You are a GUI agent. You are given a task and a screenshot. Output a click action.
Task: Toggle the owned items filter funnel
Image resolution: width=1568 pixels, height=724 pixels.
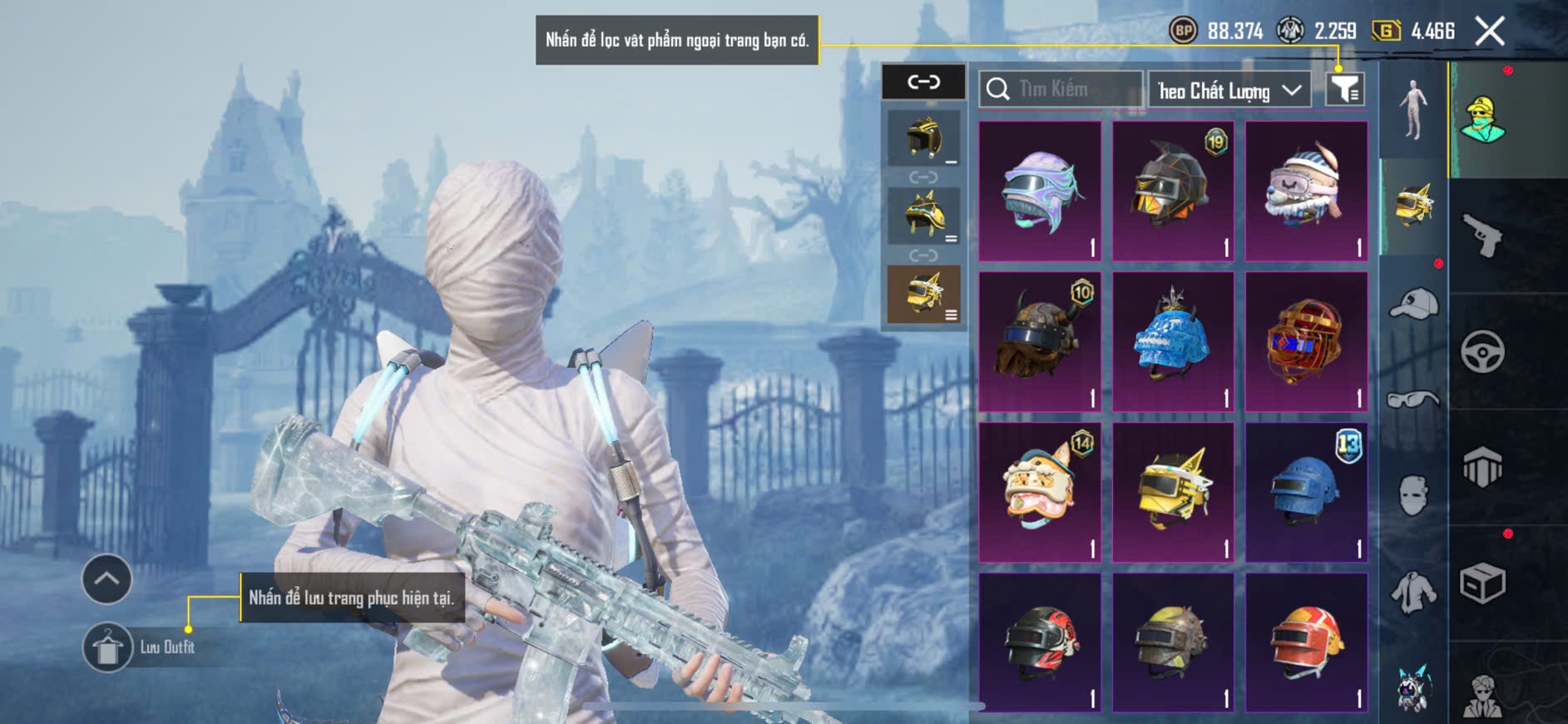pyautogui.click(x=1344, y=89)
